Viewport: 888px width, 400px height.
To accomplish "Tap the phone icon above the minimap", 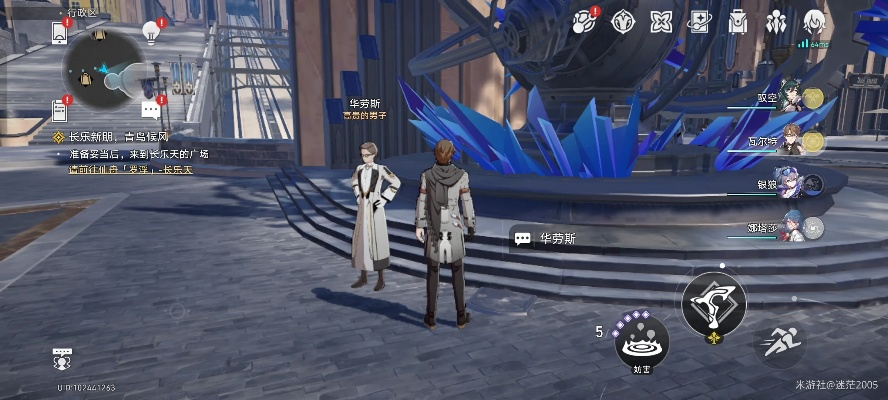I will point(59,33).
